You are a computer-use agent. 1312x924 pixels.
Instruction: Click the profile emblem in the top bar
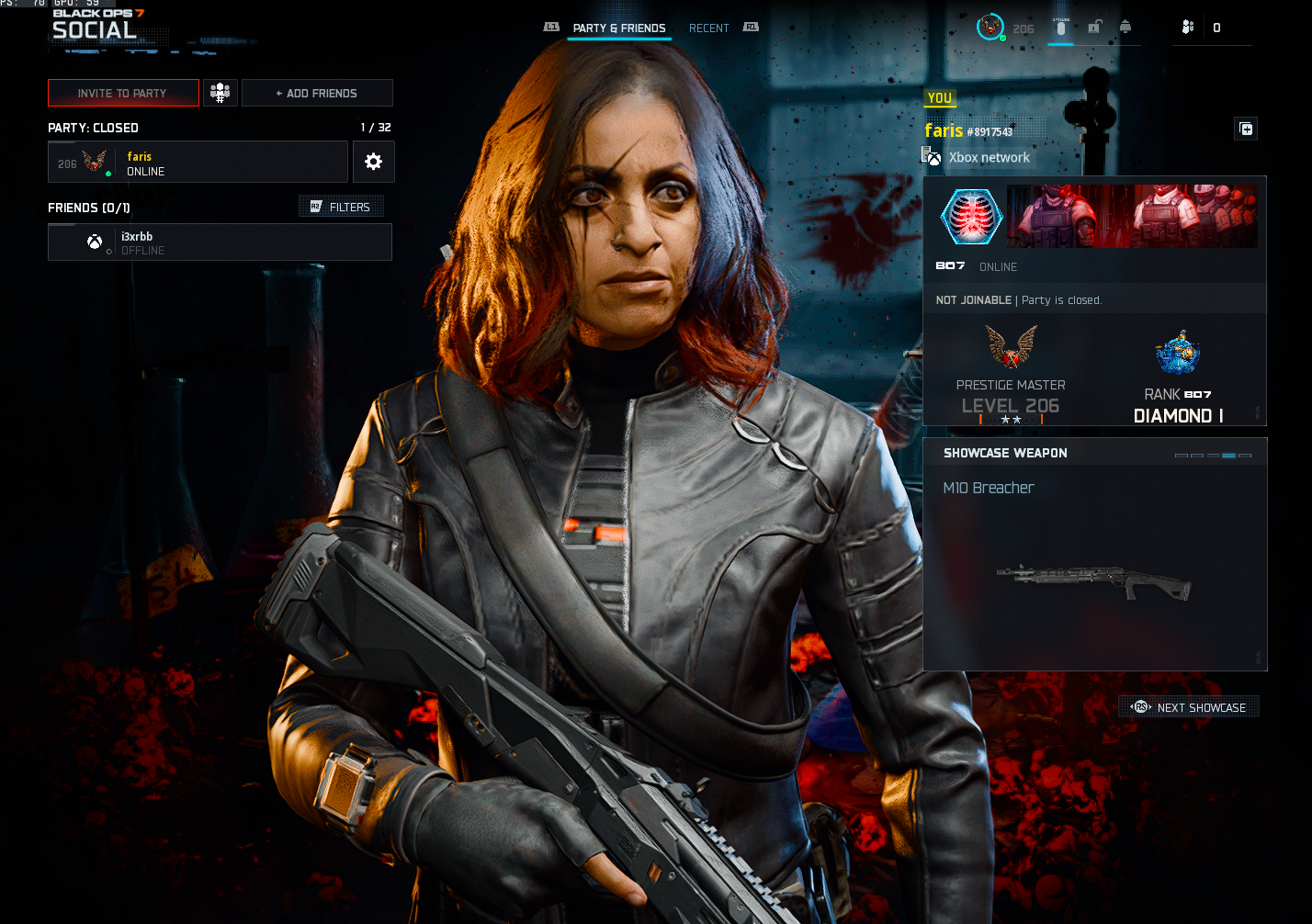click(x=990, y=28)
